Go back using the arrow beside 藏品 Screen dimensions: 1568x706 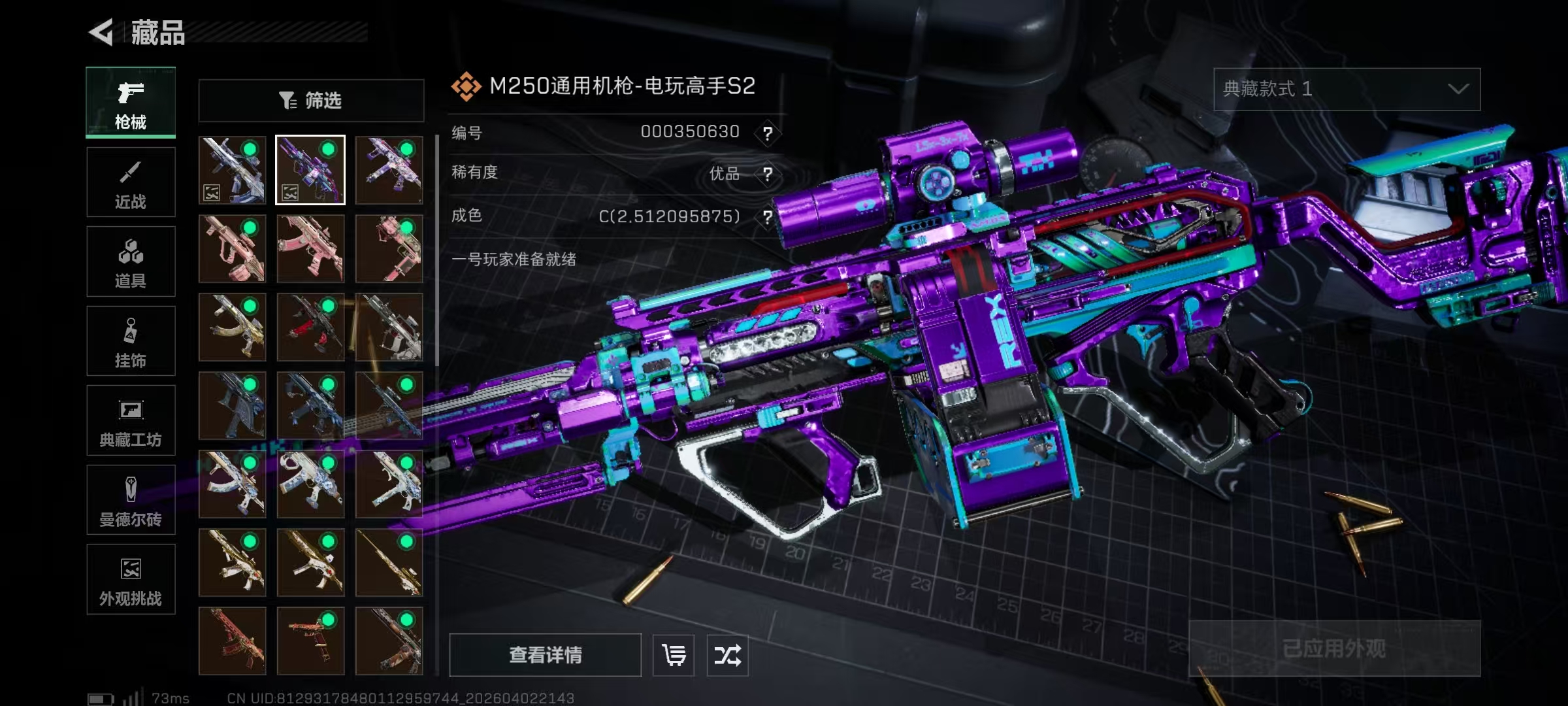click(x=103, y=32)
